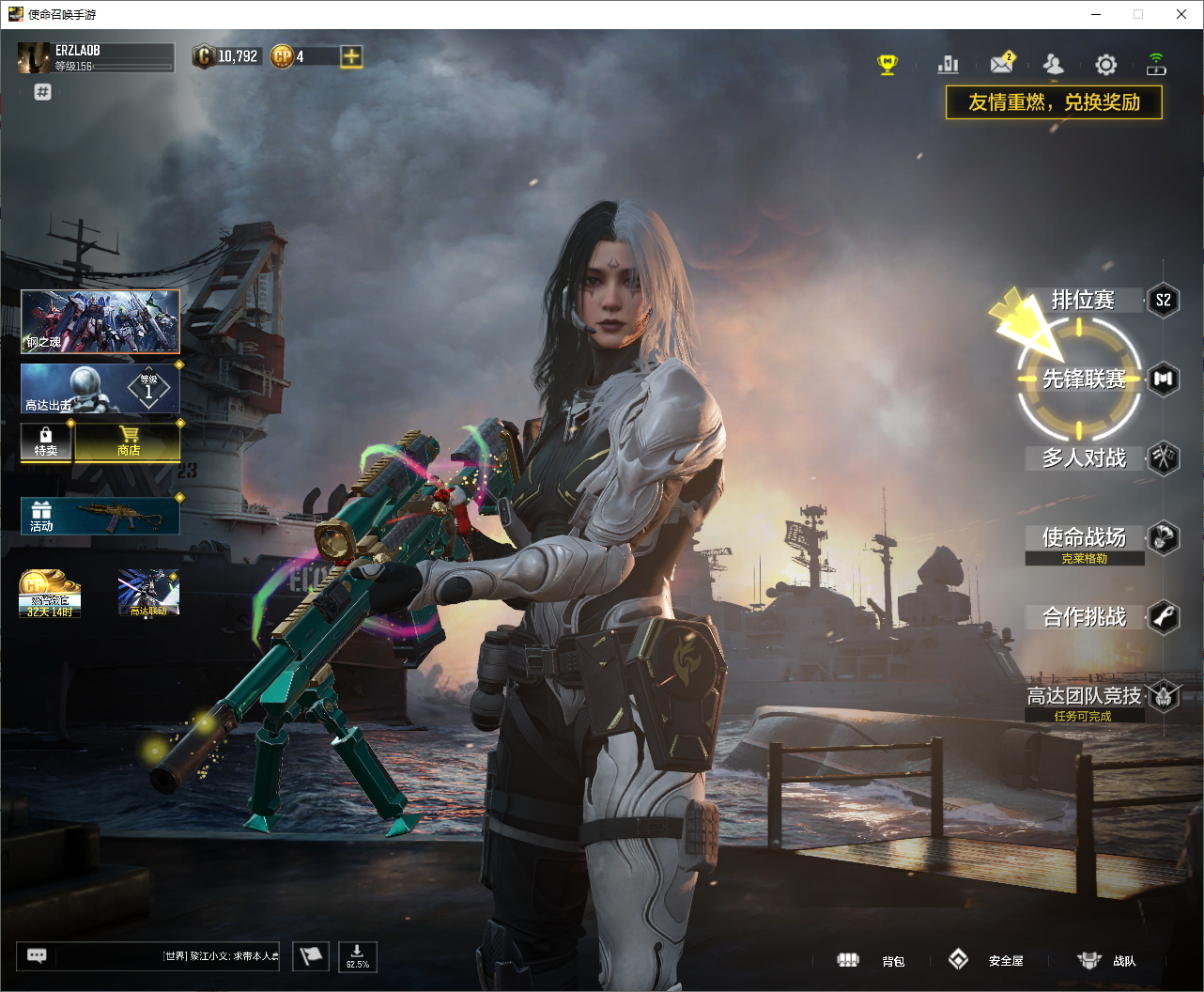The image size is (1204, 992).
Task: Open the leaderboard bar chart icon
Action: [949, 64]
